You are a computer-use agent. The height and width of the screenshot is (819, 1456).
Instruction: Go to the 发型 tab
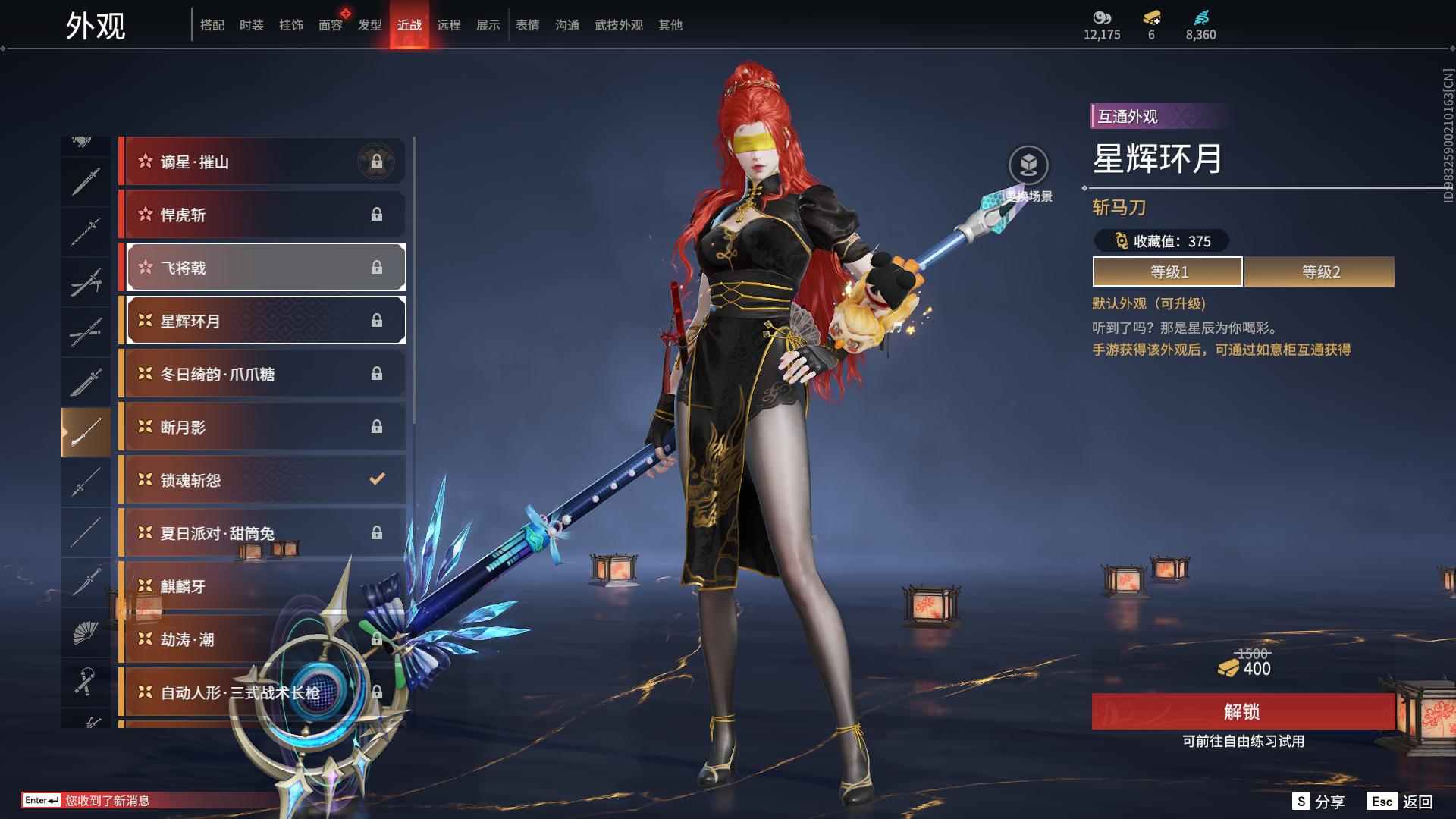point(369,25)
